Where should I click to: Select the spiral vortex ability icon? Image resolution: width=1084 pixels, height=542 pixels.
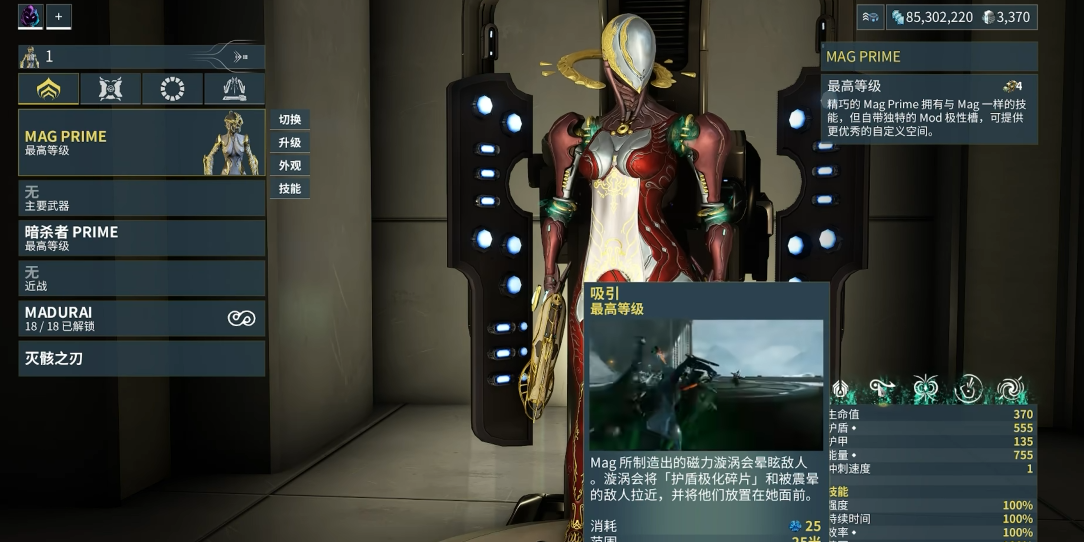[1011, 389]
